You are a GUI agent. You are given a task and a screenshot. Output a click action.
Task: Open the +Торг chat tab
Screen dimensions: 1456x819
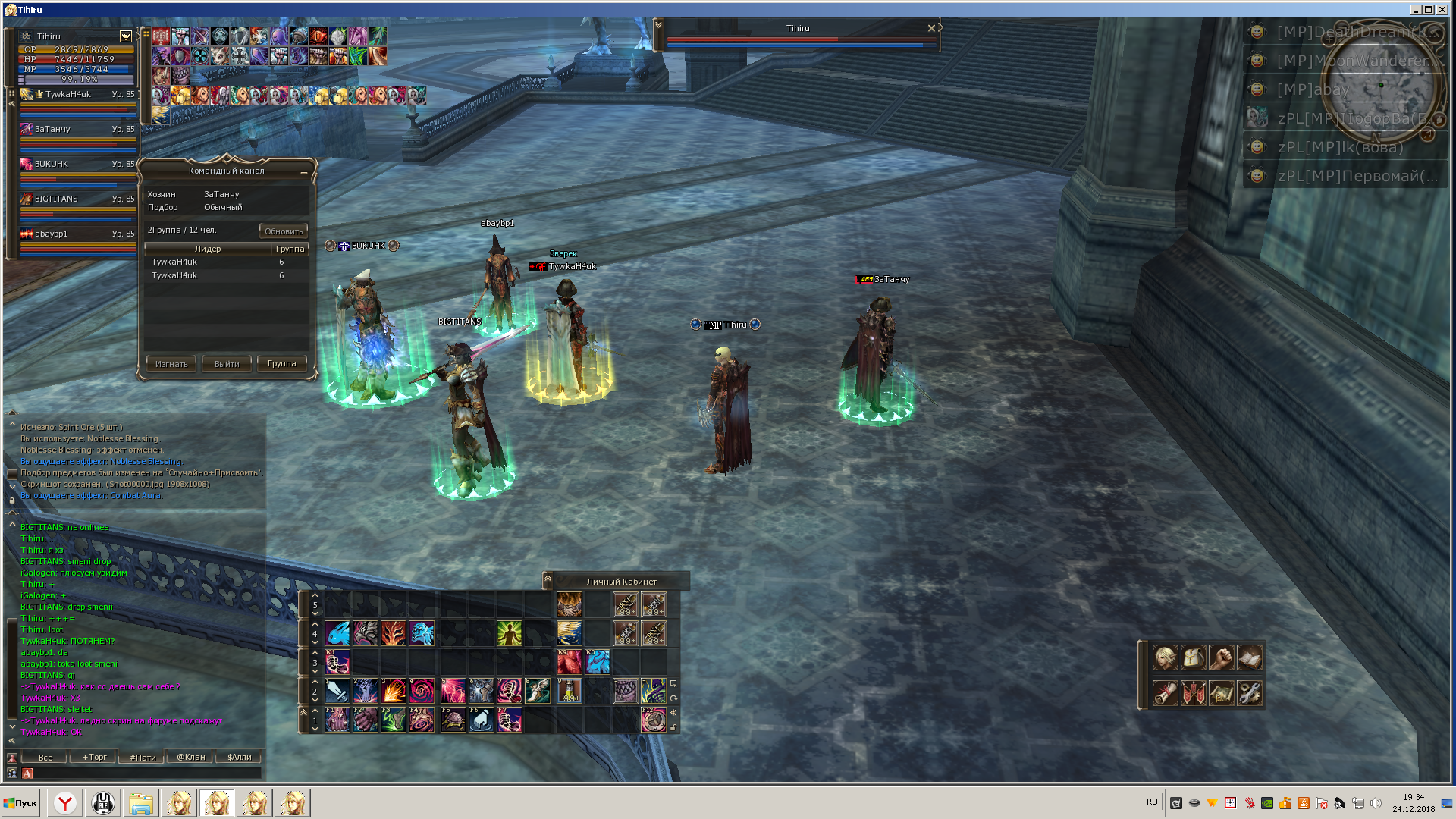pyautogui.click(x=95, y=758)
